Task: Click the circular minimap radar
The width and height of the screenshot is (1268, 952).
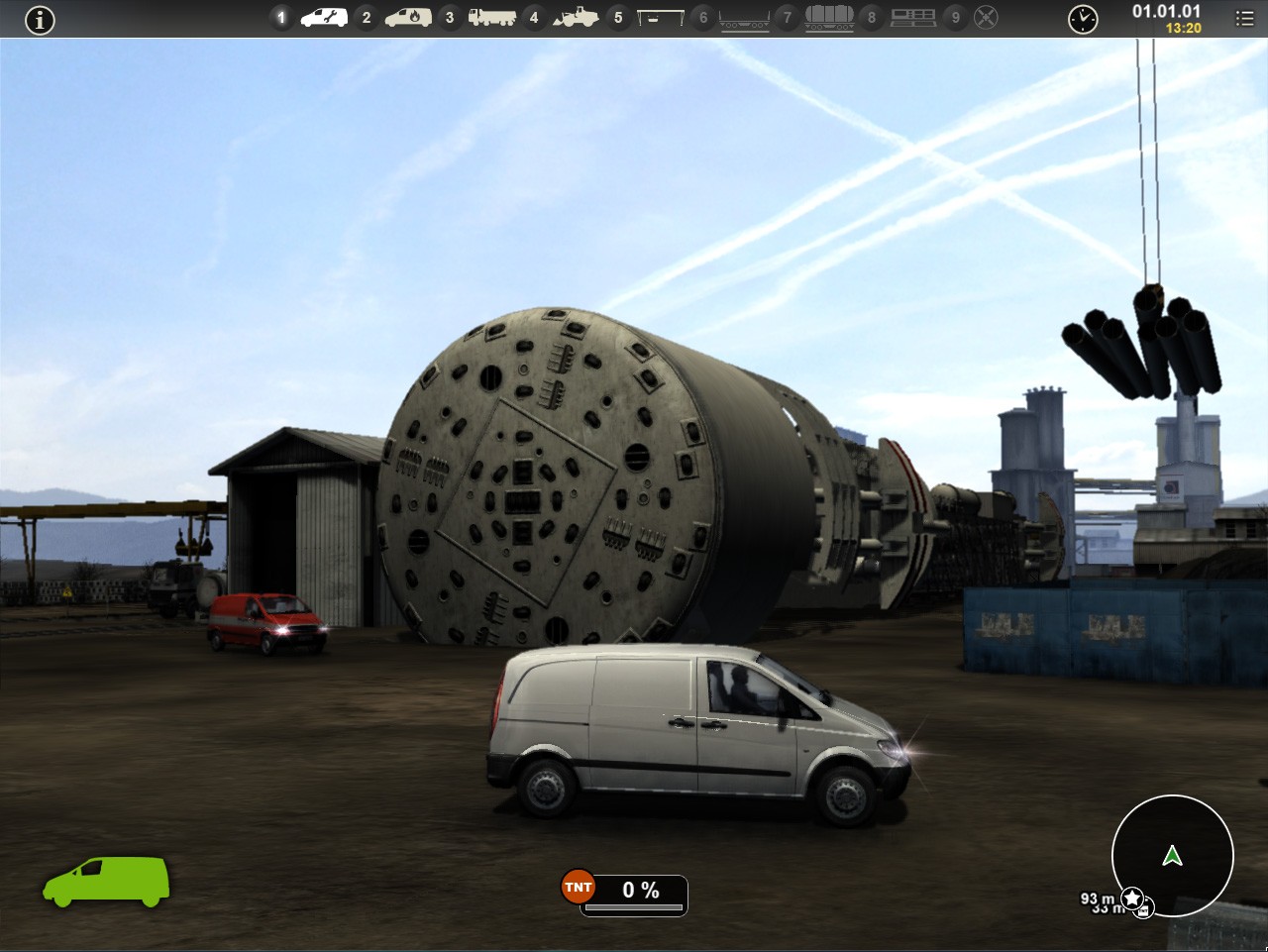Action: click(1172, 855)
